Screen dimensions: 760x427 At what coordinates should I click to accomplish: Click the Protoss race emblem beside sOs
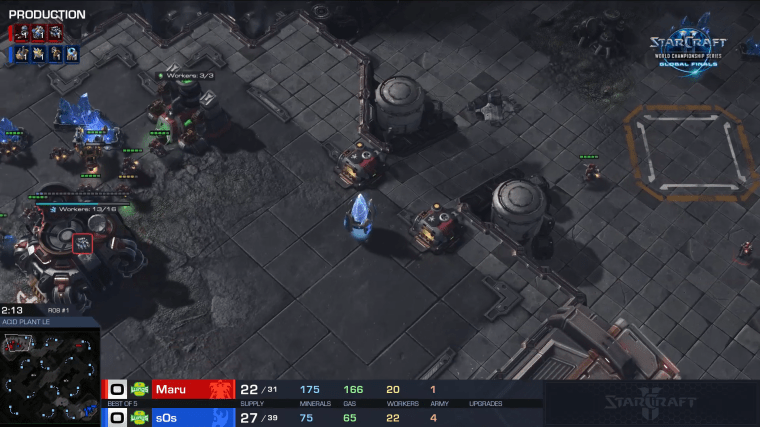(x=219, y=416)
